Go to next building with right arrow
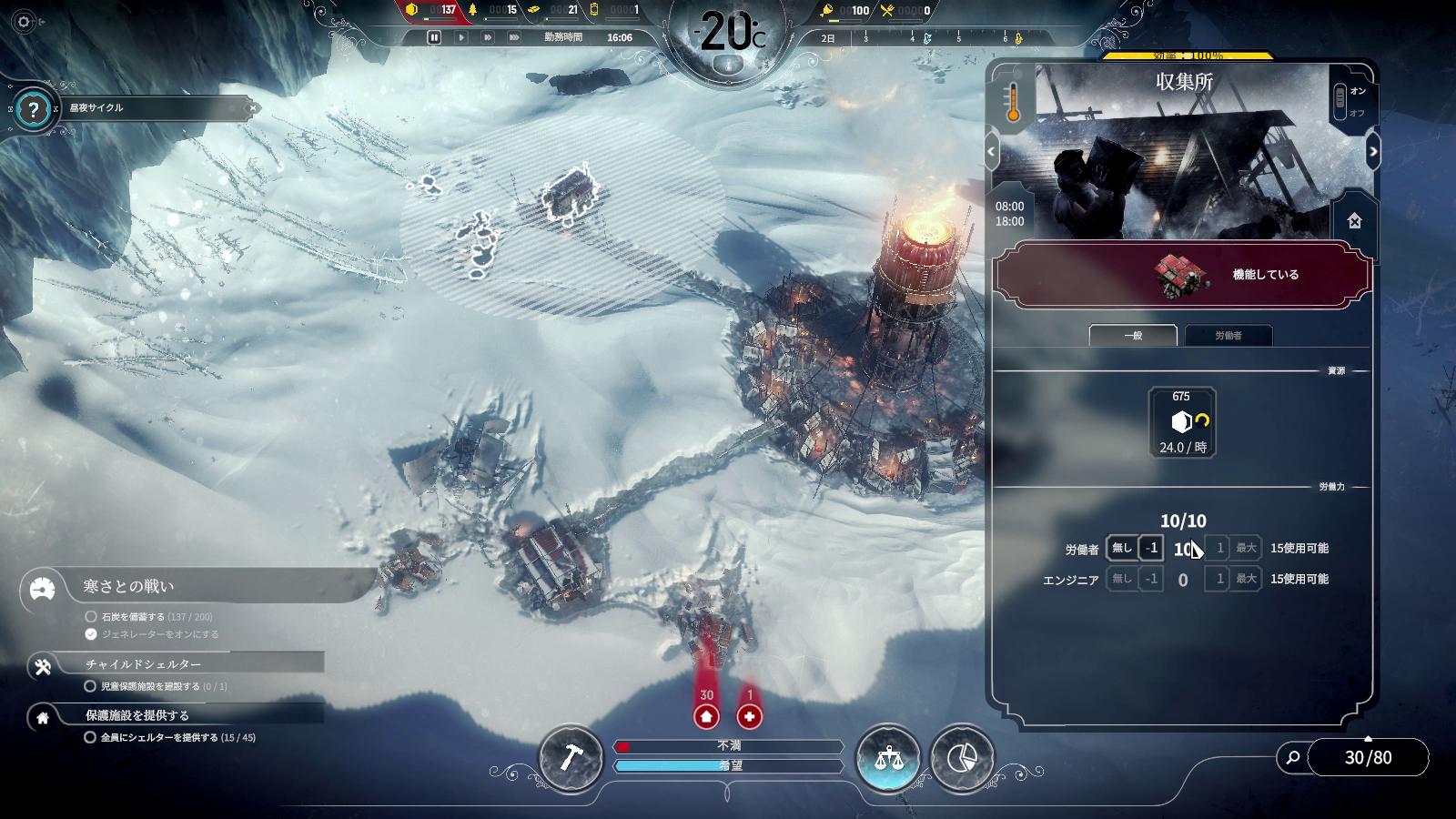 click(1372, 152)
